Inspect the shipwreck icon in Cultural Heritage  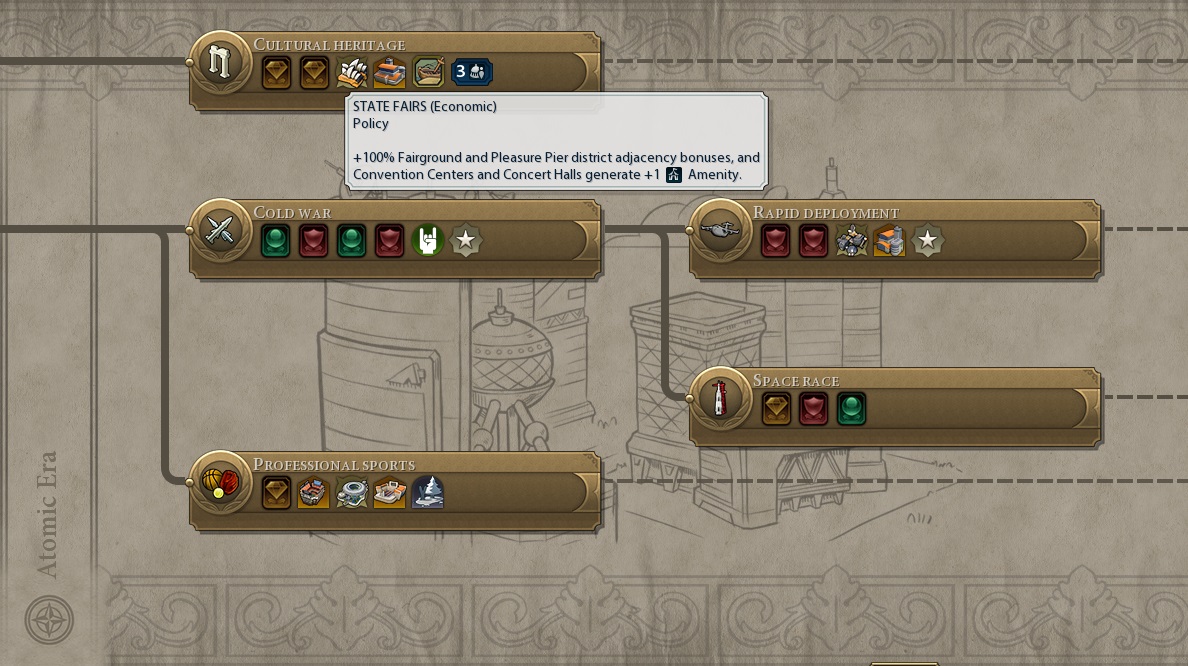[x=428, y=72]
